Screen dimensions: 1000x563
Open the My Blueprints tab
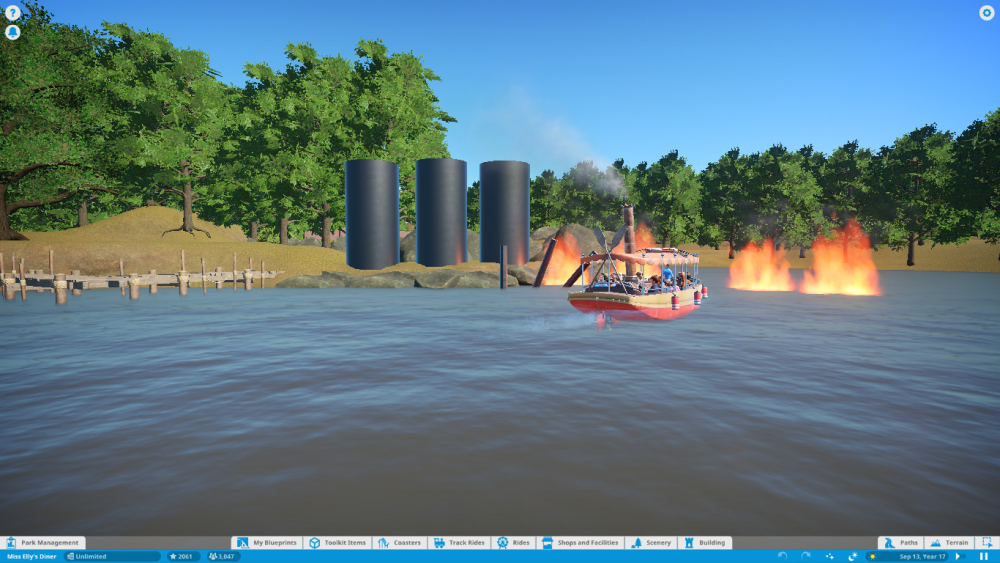(x=266, y=543)
